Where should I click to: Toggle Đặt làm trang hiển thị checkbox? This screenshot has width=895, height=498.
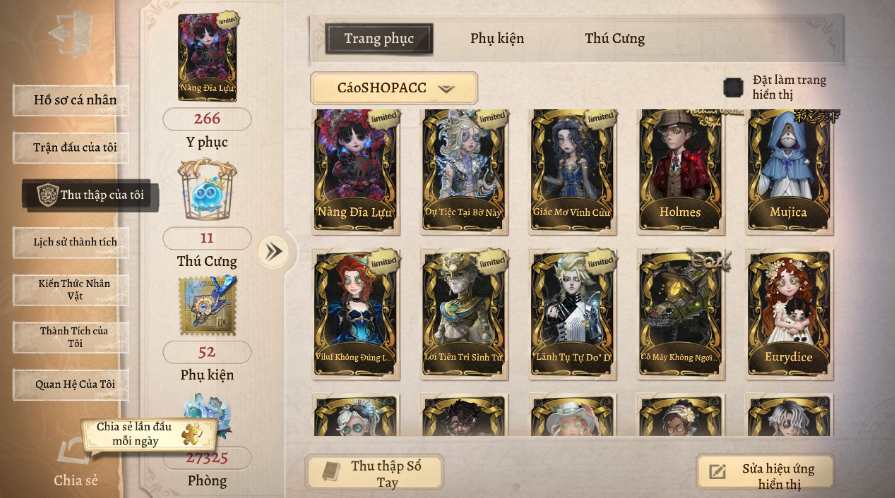click(733, 87)
